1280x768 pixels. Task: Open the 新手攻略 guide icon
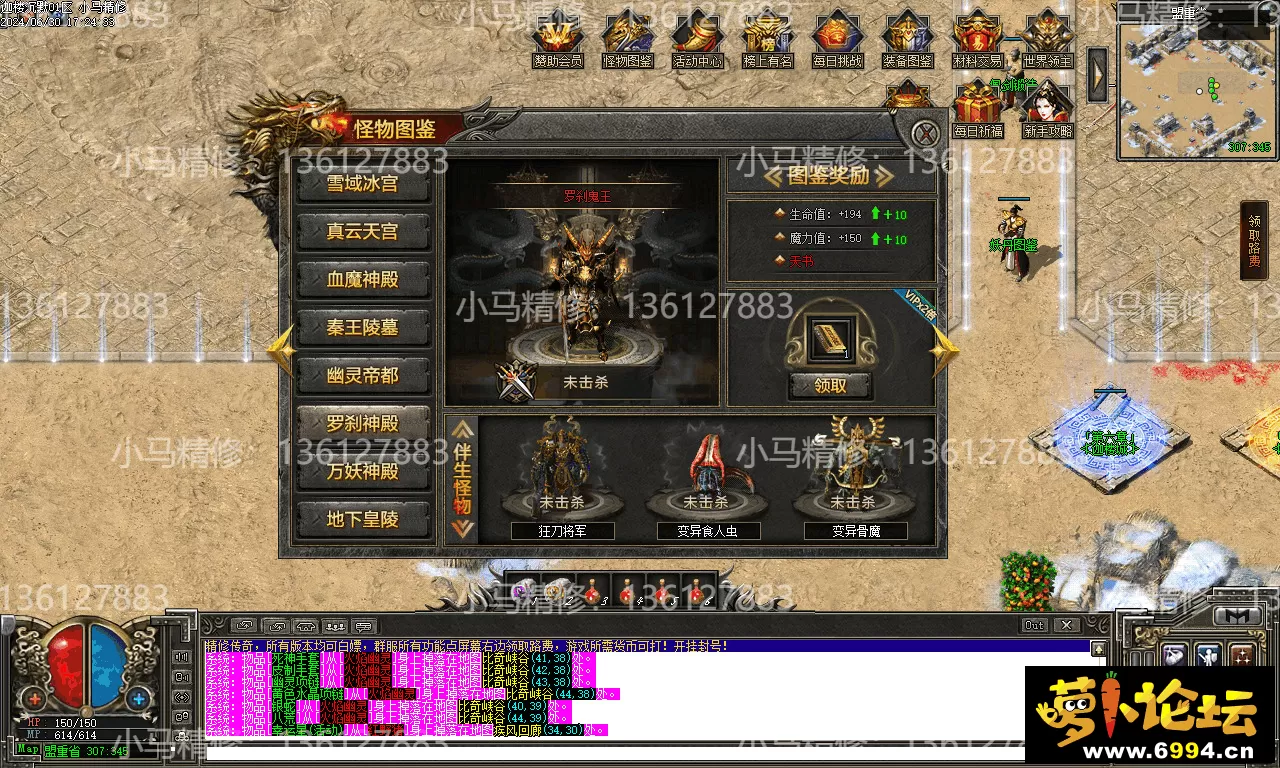click(x=1047, y=110)
